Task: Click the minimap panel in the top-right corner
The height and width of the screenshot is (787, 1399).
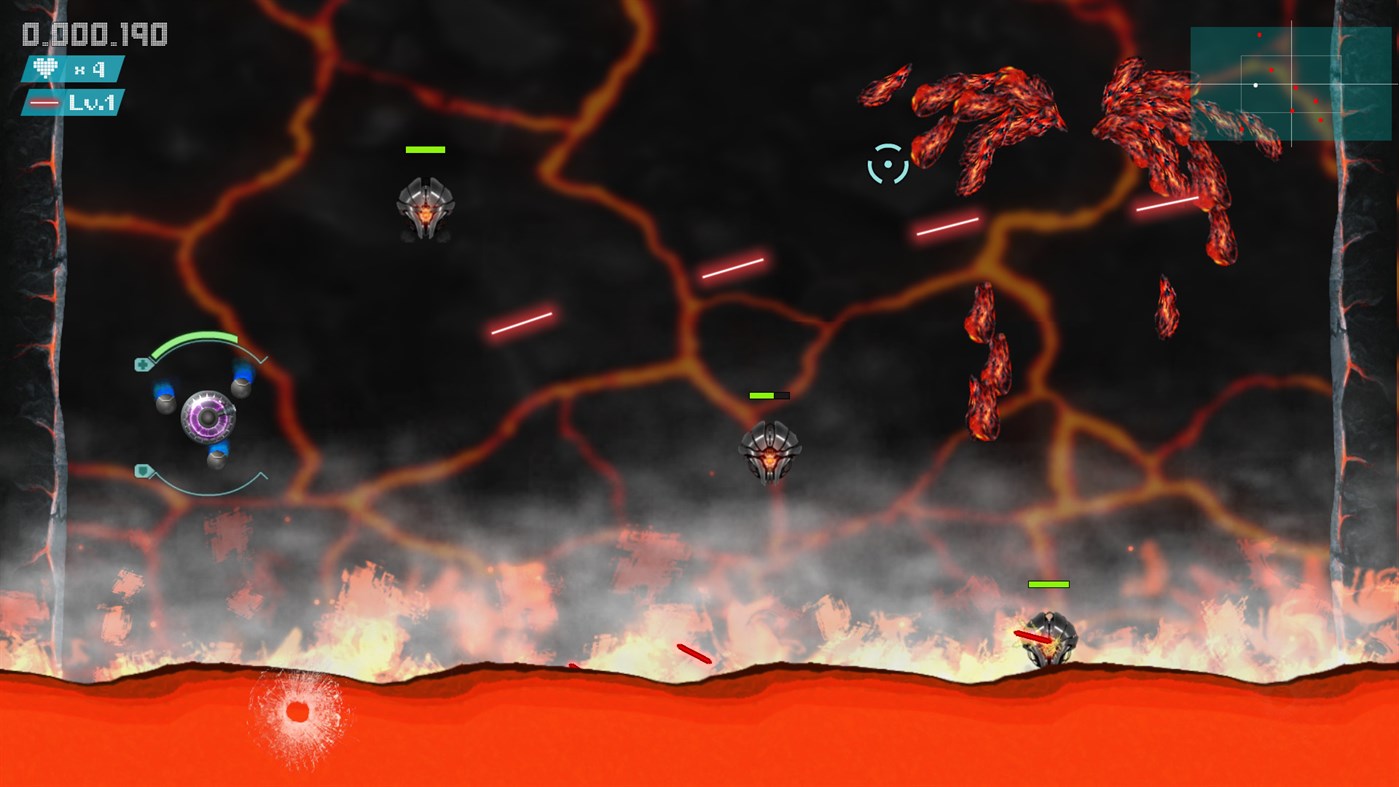Action: click(1290, 85)
